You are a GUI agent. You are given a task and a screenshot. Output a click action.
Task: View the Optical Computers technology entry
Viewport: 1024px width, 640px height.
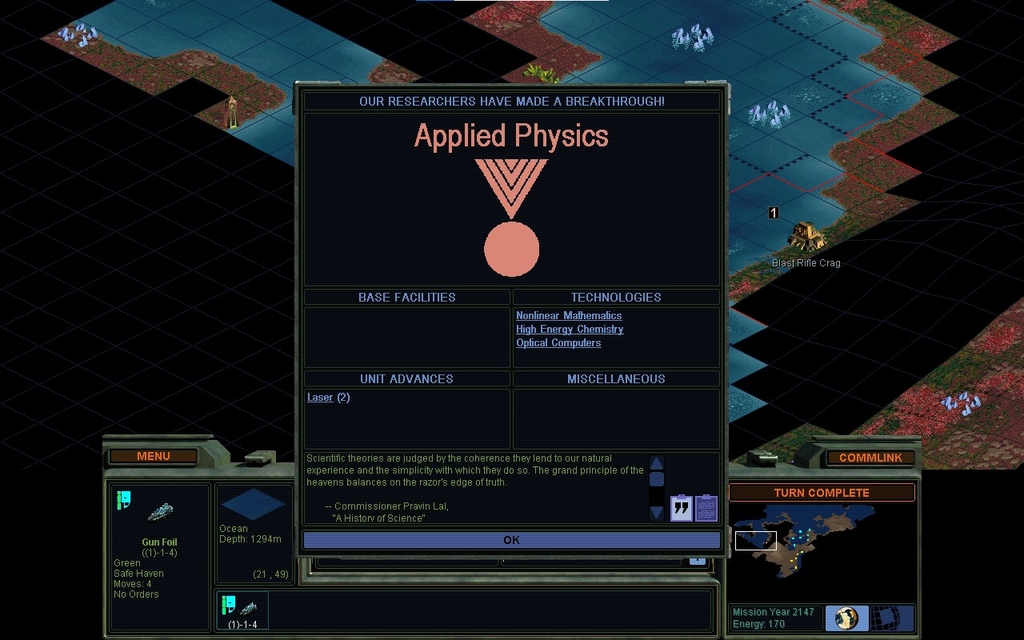coord(558,343)
